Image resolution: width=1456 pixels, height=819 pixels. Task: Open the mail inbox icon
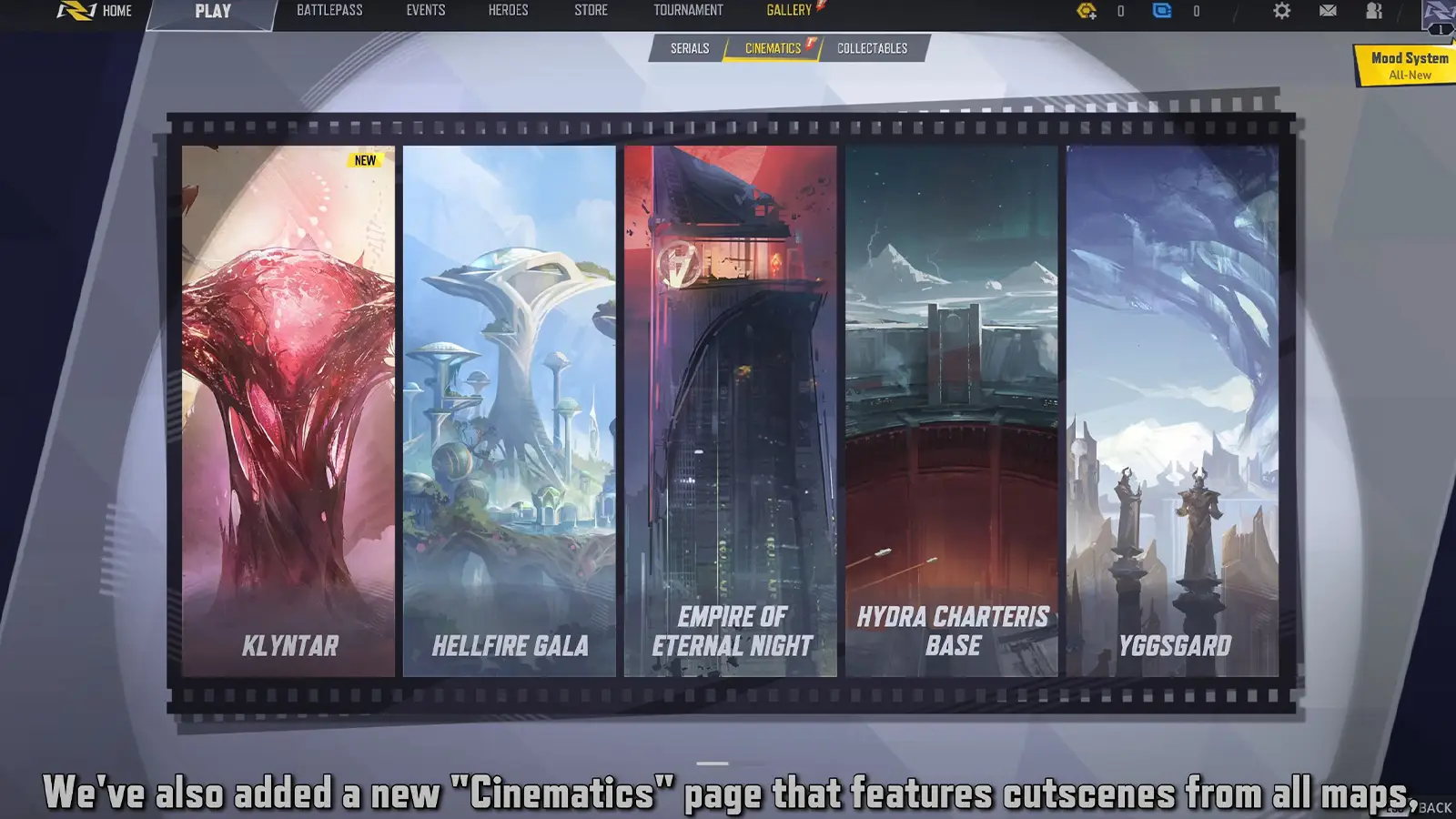pos(1329,11)
